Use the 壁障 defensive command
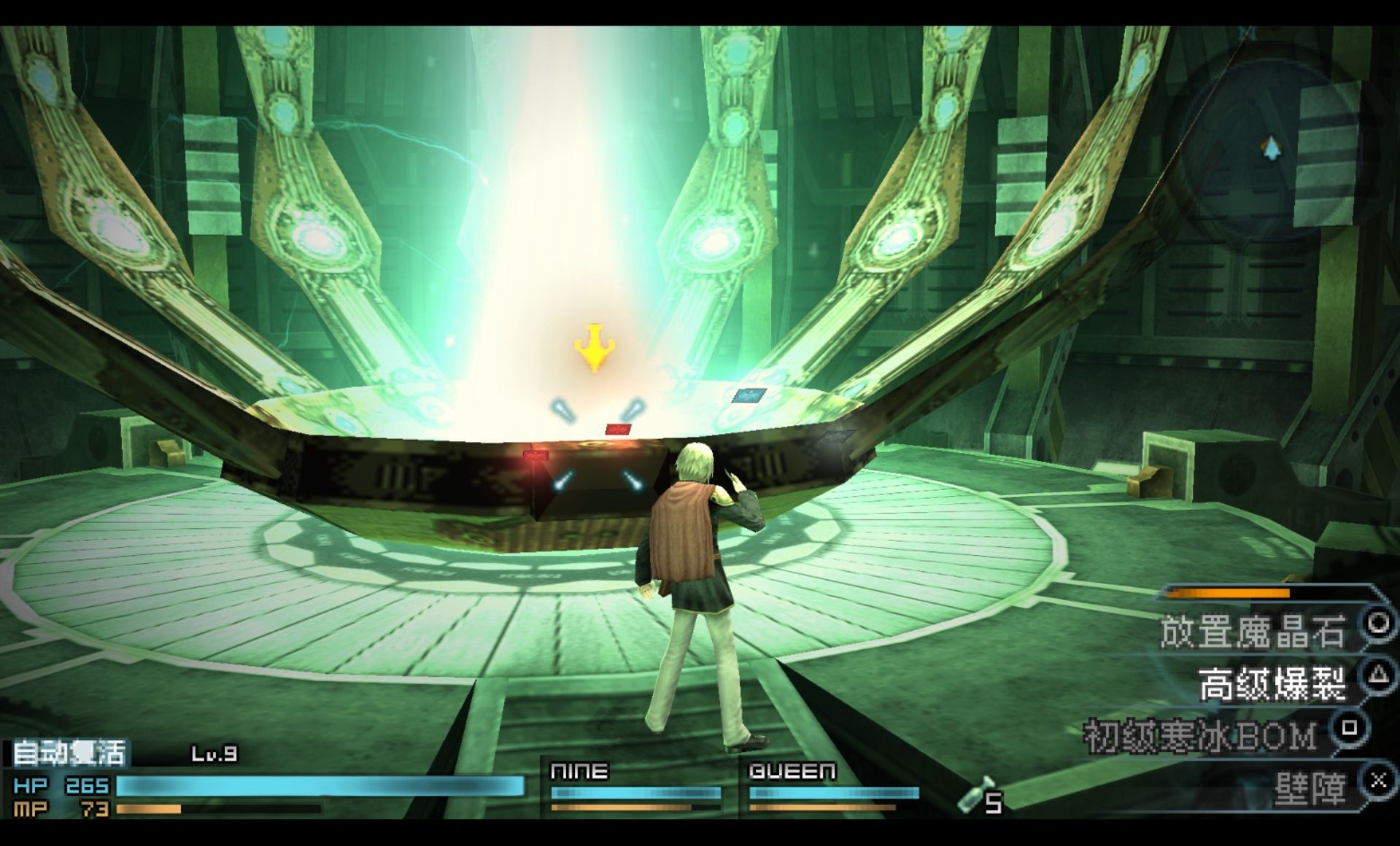Screen dimensions: 1400x846 (1310, 790)
